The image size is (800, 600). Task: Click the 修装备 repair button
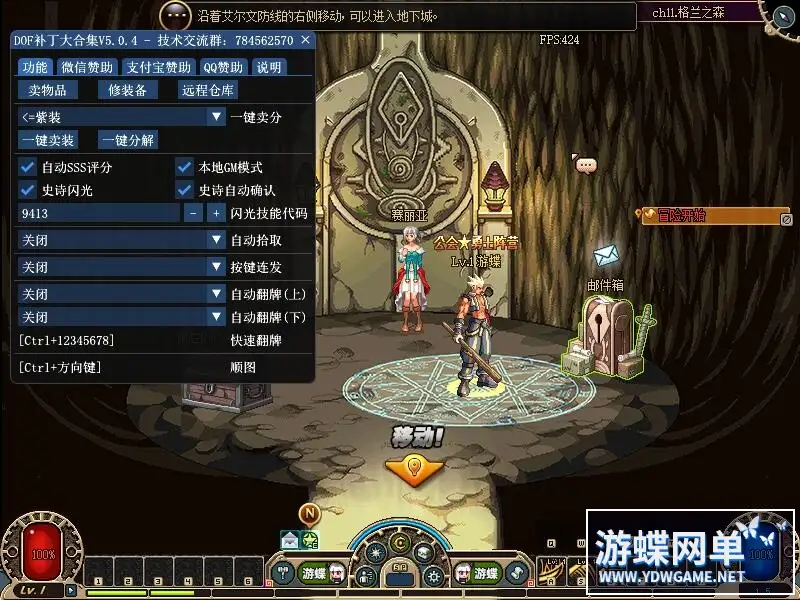127,90
